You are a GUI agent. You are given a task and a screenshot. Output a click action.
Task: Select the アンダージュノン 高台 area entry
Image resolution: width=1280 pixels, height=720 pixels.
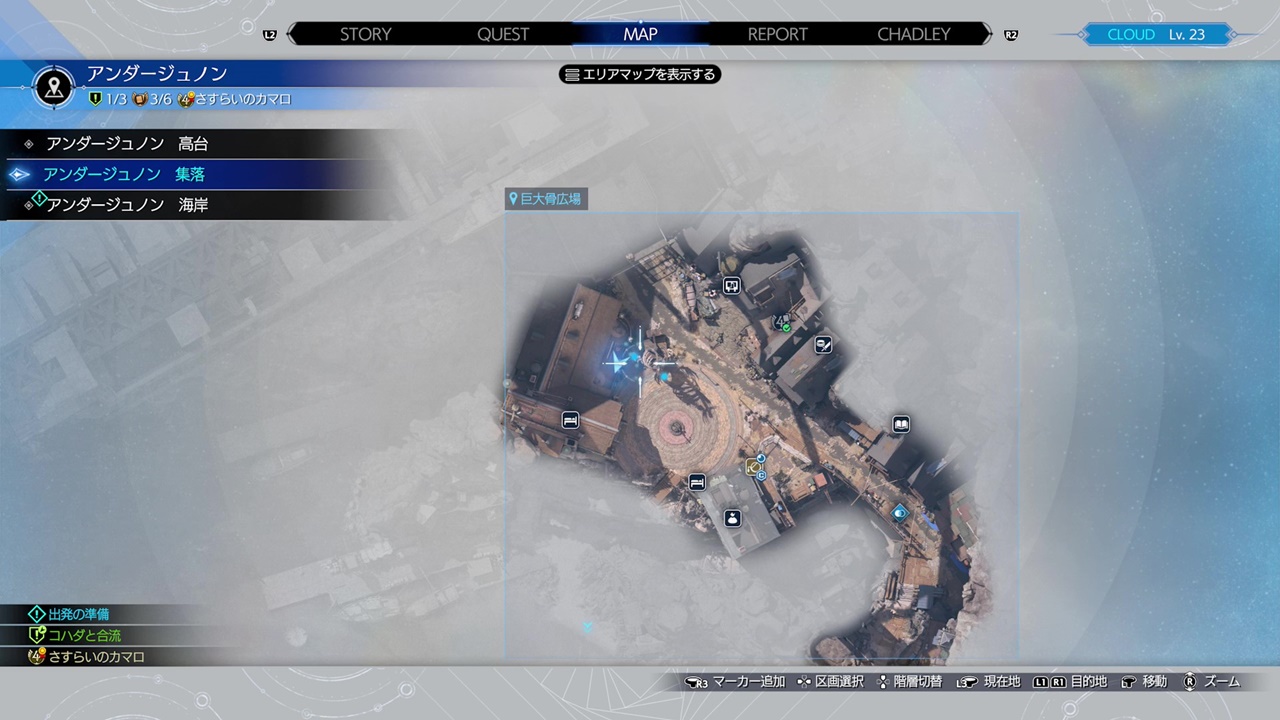[127, 144]
